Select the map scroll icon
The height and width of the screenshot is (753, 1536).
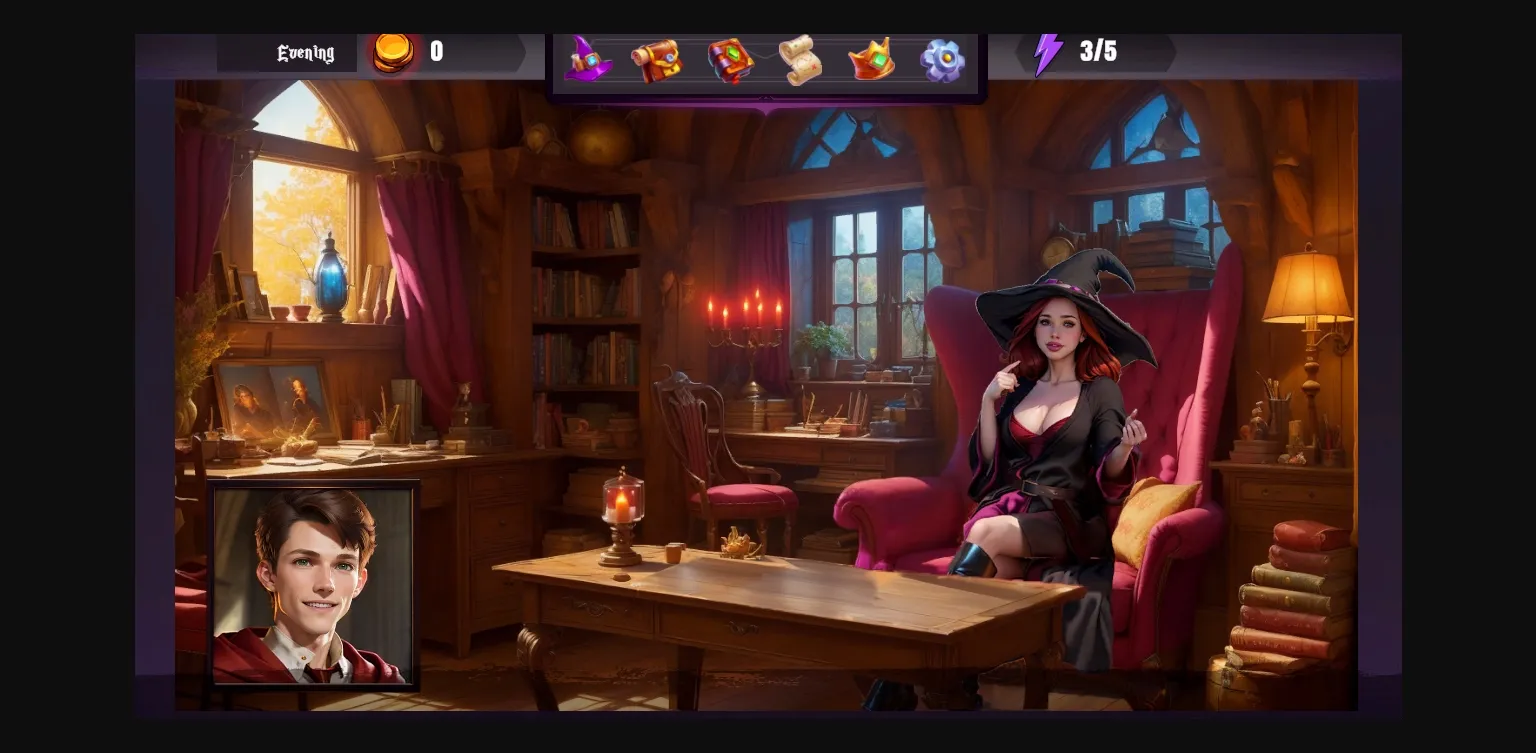tap(801, 60)
